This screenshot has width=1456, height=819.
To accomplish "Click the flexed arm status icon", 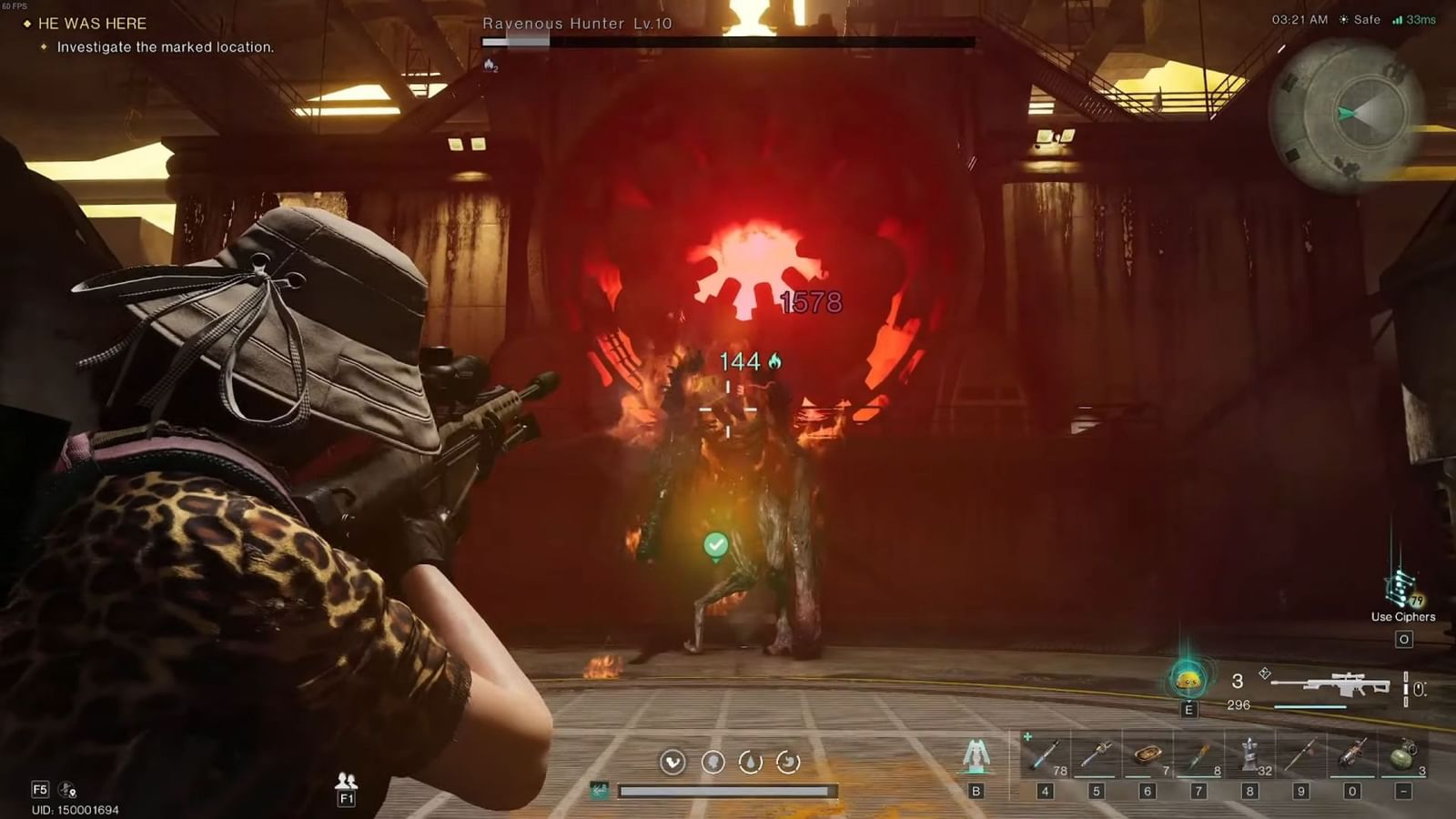I will 672,762.
